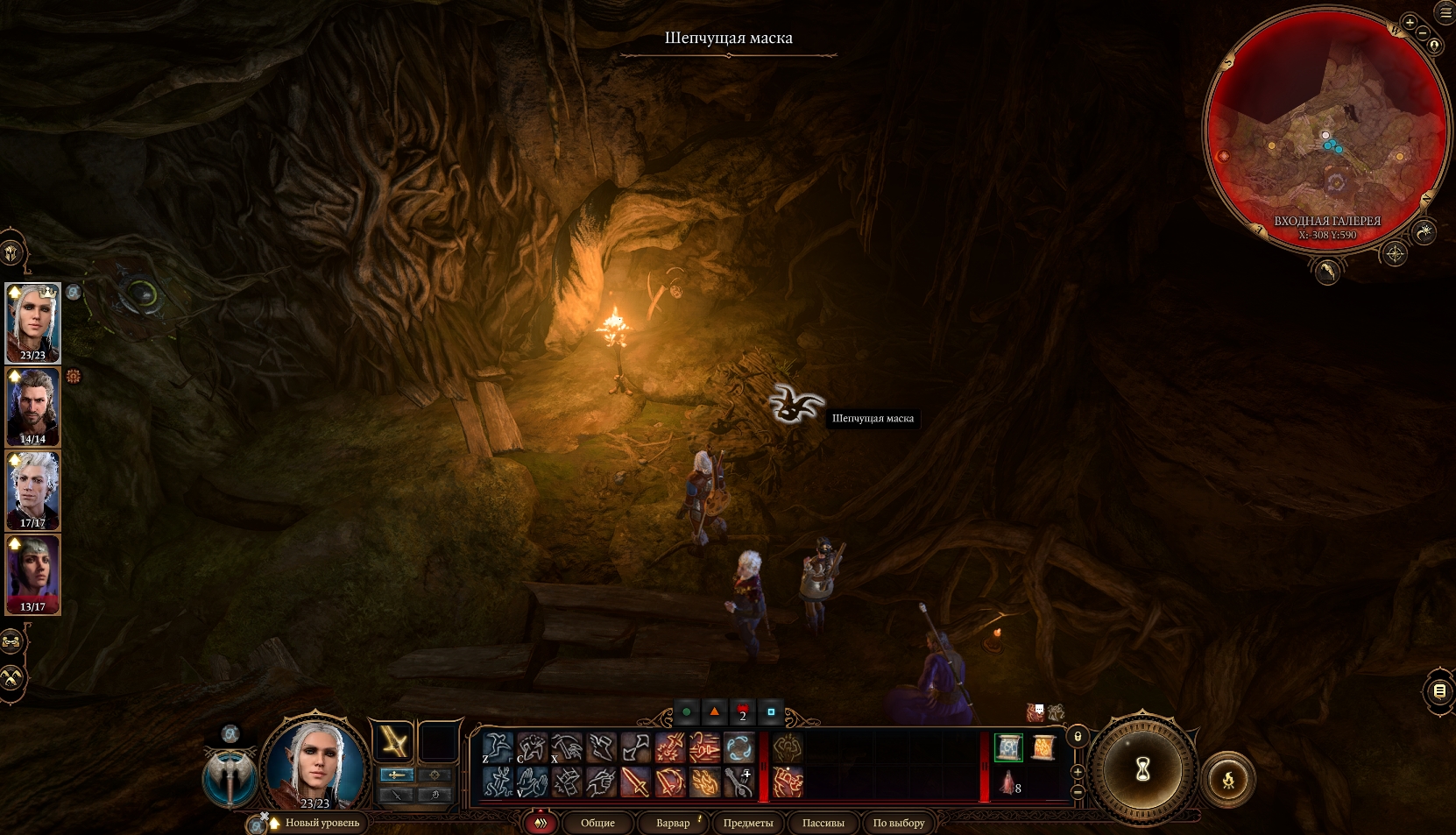Click the Новый уровень level-up button

[322, 823]
